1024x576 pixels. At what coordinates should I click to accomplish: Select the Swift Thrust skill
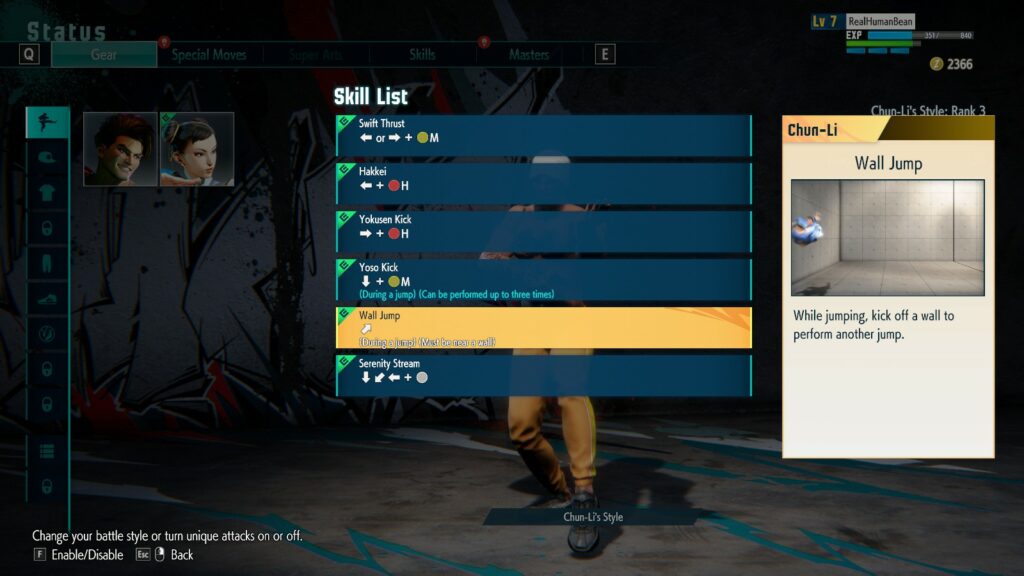point(544,135)
